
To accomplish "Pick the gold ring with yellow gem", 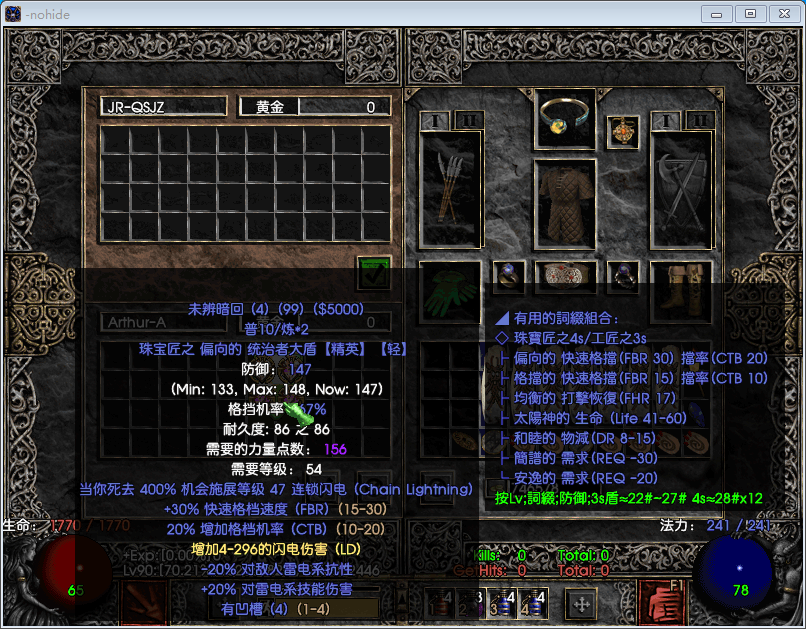I will [x=566, y=119].
